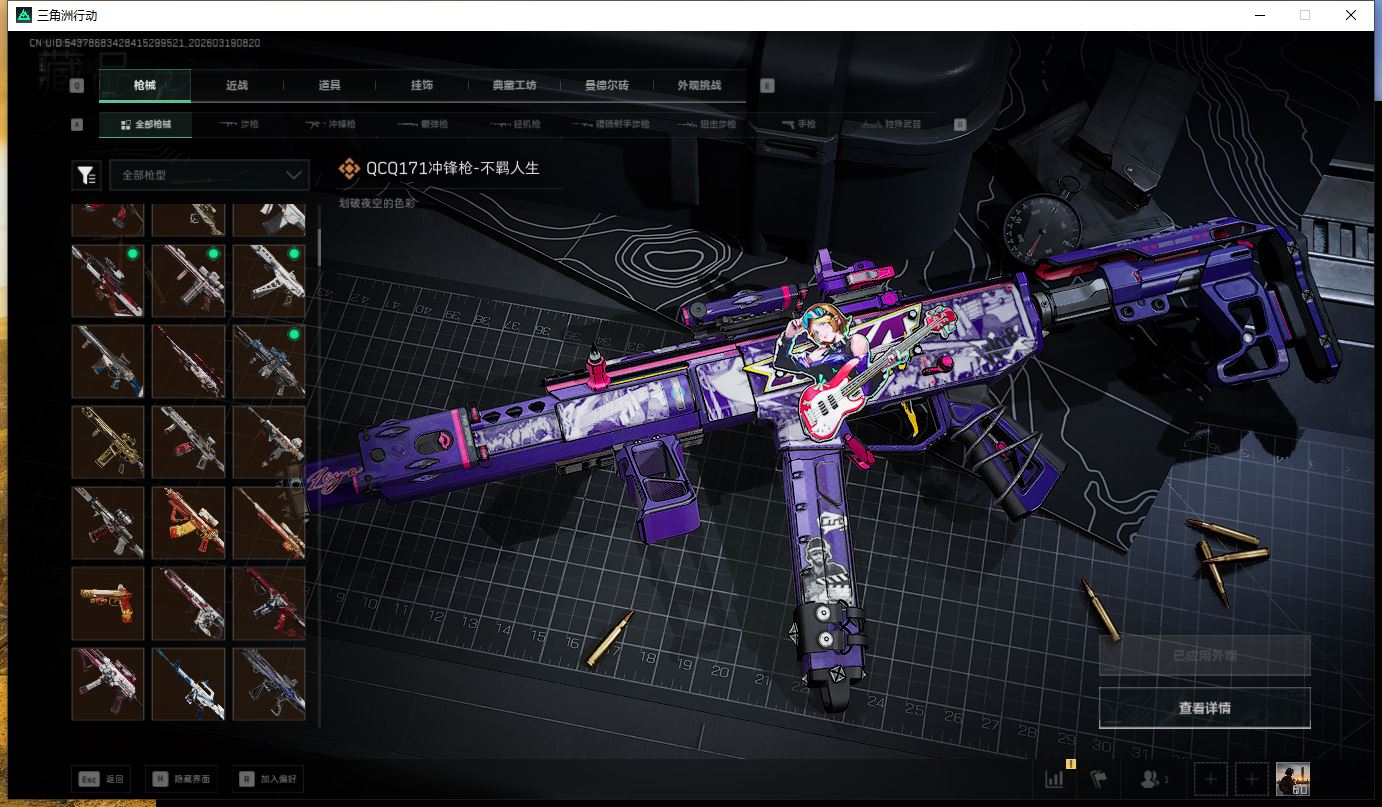Go to the 典藏工坊 tab
This screenshot has width=1382, height=807.
click(x=515, y=86)
